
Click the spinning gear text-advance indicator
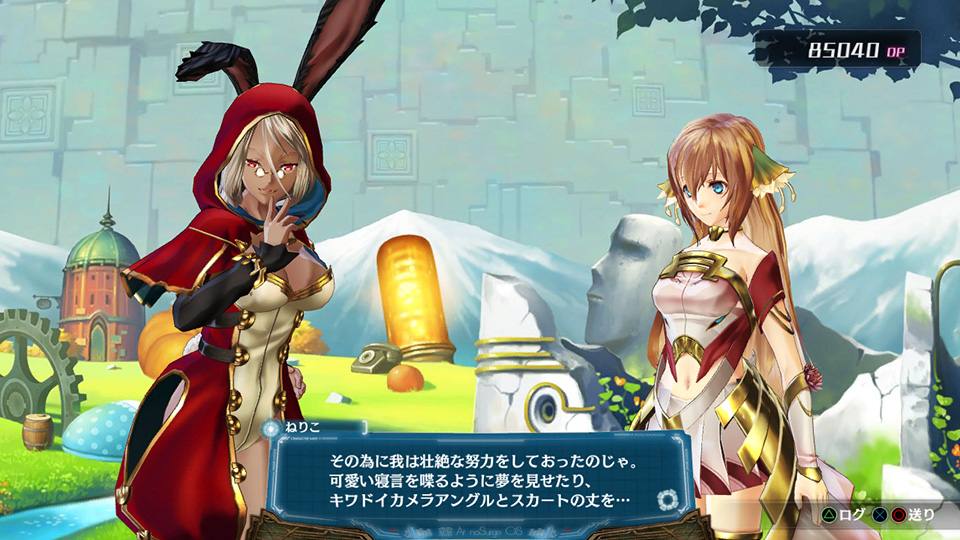pos(668,497)
